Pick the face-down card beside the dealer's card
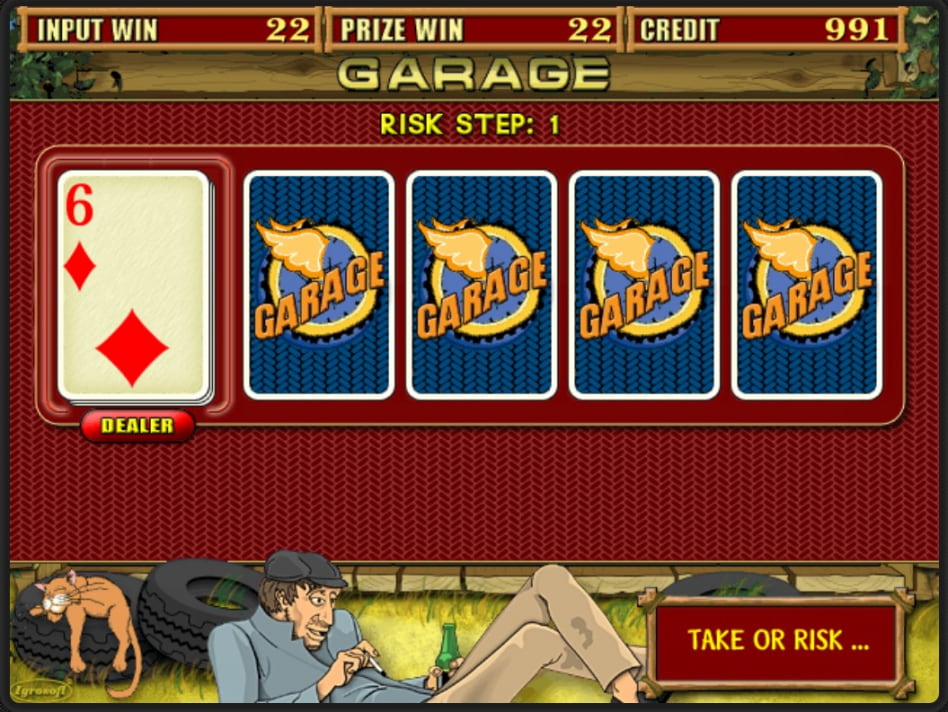 pyautogui.click(x=319, y=285)
